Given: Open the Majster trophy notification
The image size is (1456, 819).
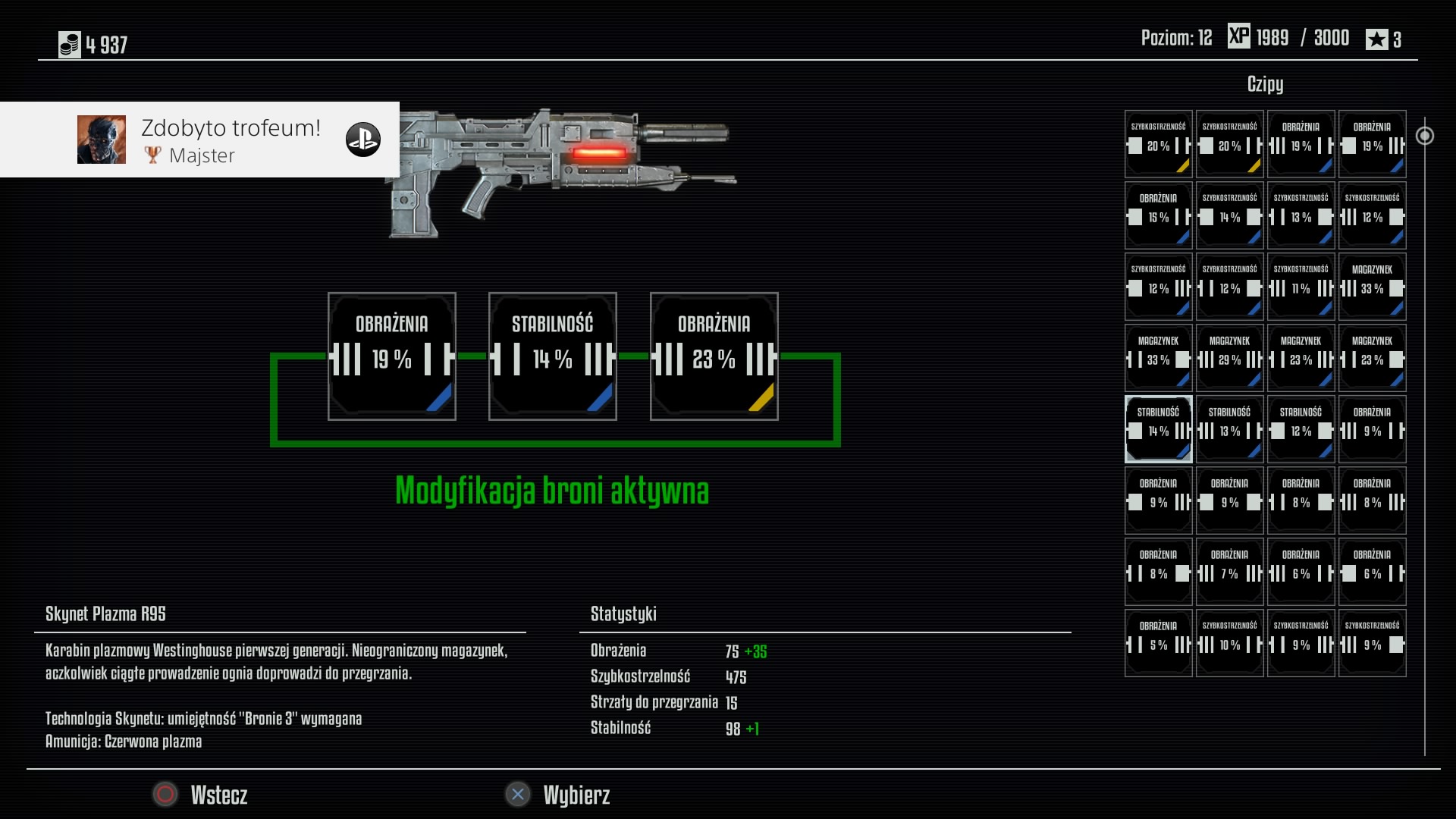Looking at the screenshot, I should (200, 140).
